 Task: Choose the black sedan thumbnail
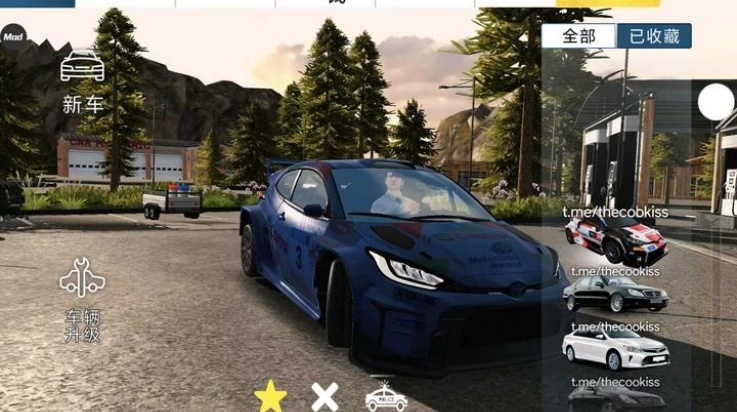tap(616, 294)
